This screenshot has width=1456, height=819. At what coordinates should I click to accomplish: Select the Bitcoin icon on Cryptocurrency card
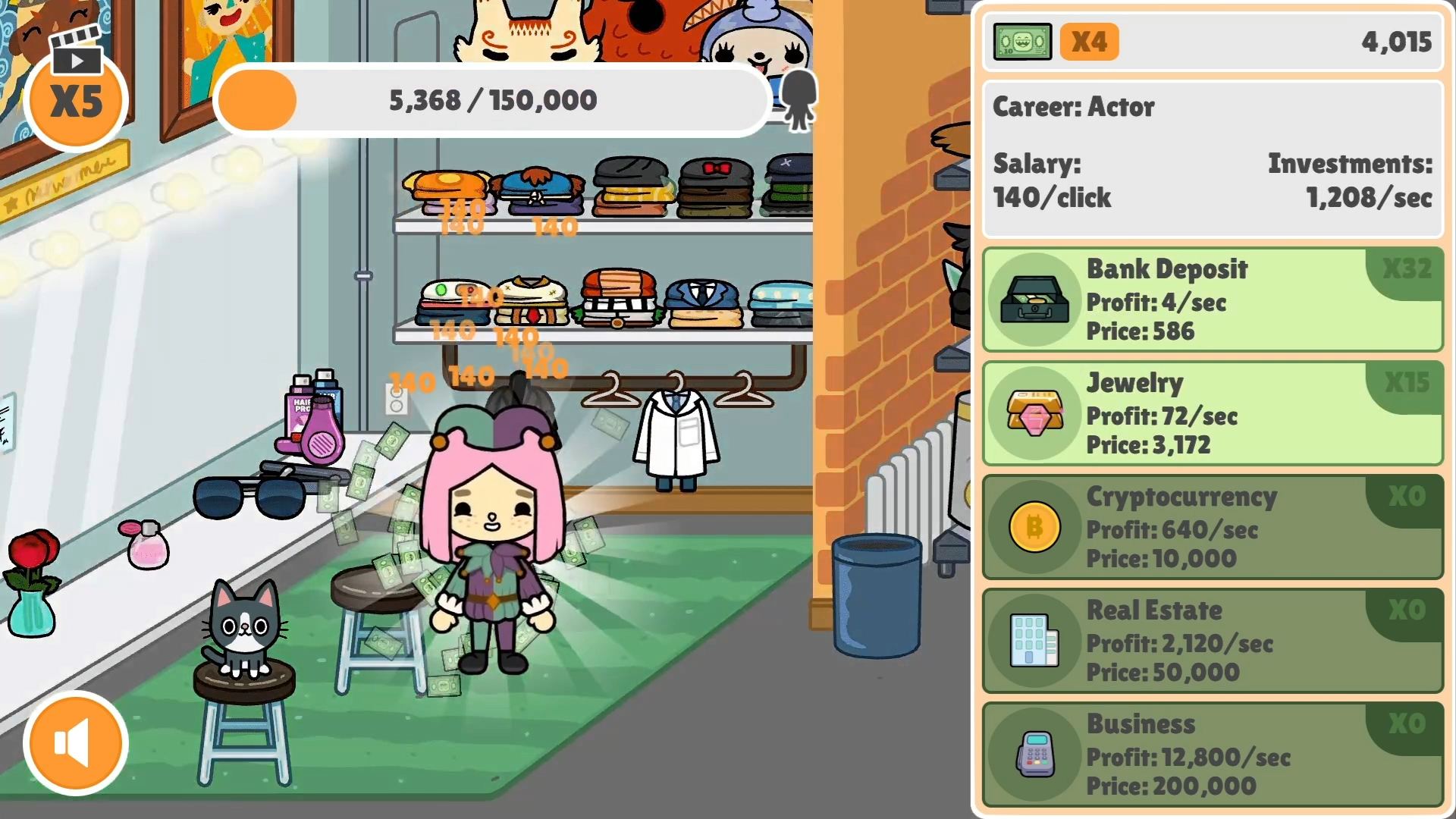pos(1035,527)
